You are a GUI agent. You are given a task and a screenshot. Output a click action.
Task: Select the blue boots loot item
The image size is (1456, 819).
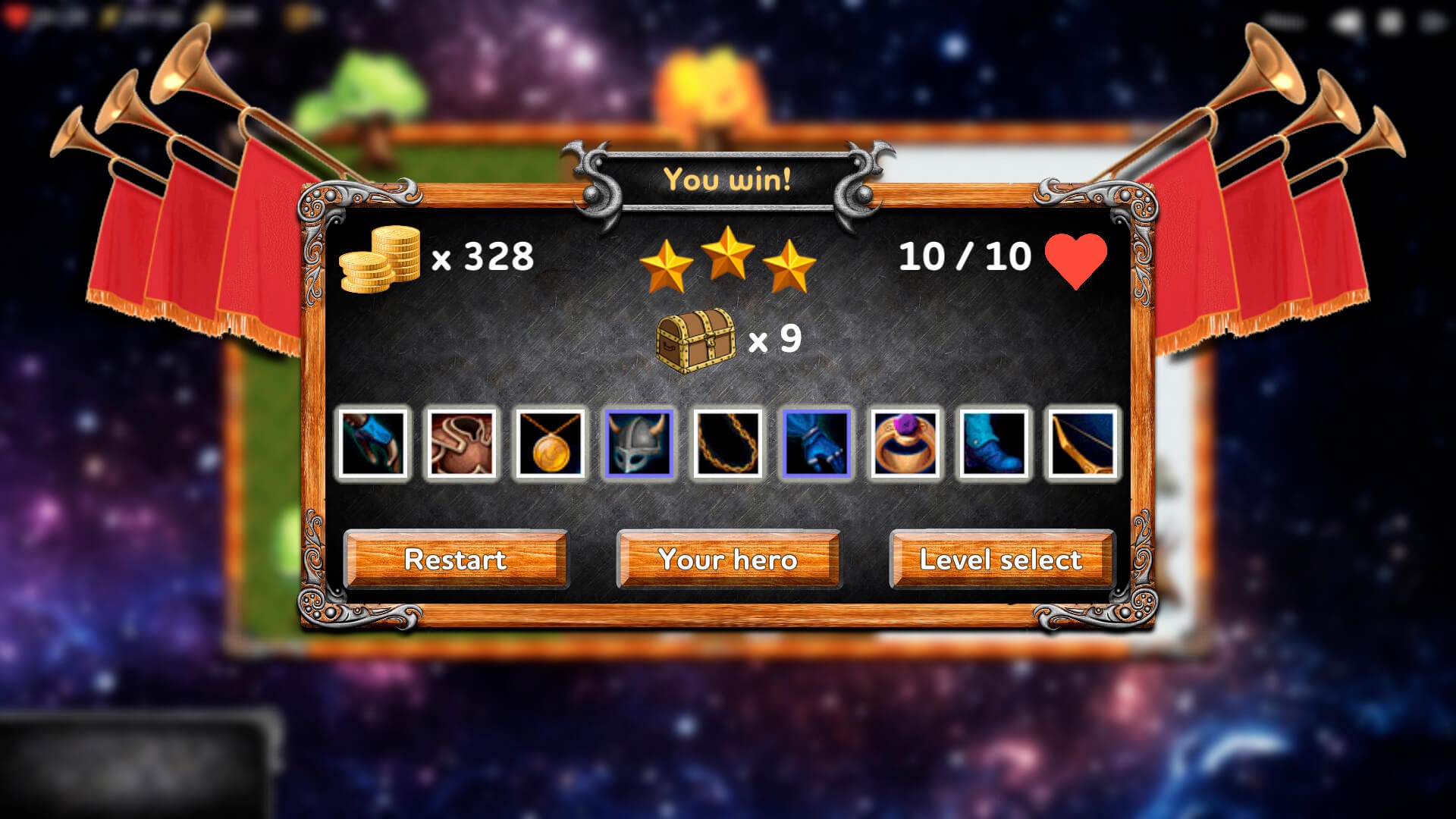pyautogui.click(x=993, y=444)
